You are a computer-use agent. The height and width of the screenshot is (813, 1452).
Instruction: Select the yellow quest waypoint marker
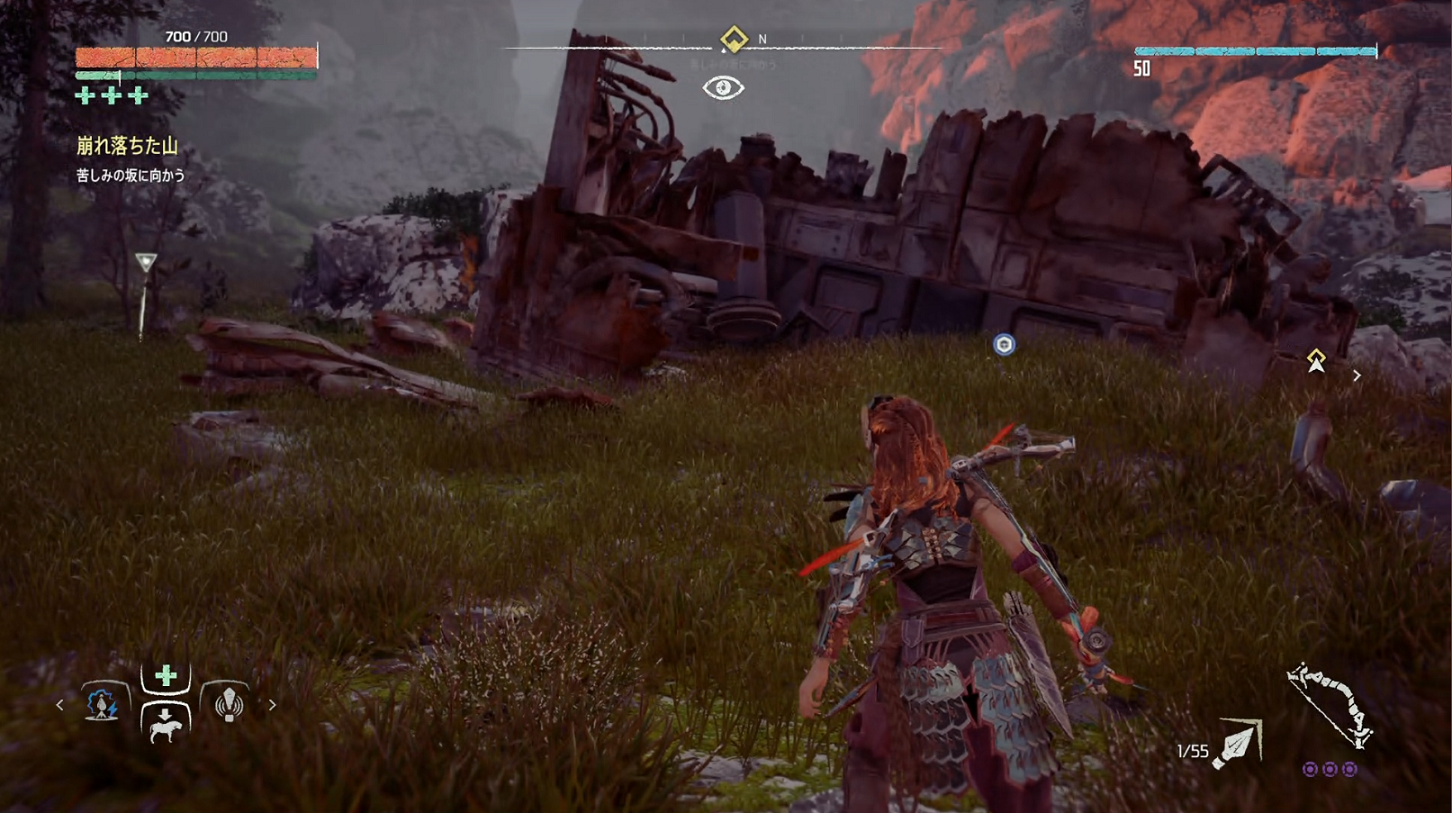coord(1316,360)
